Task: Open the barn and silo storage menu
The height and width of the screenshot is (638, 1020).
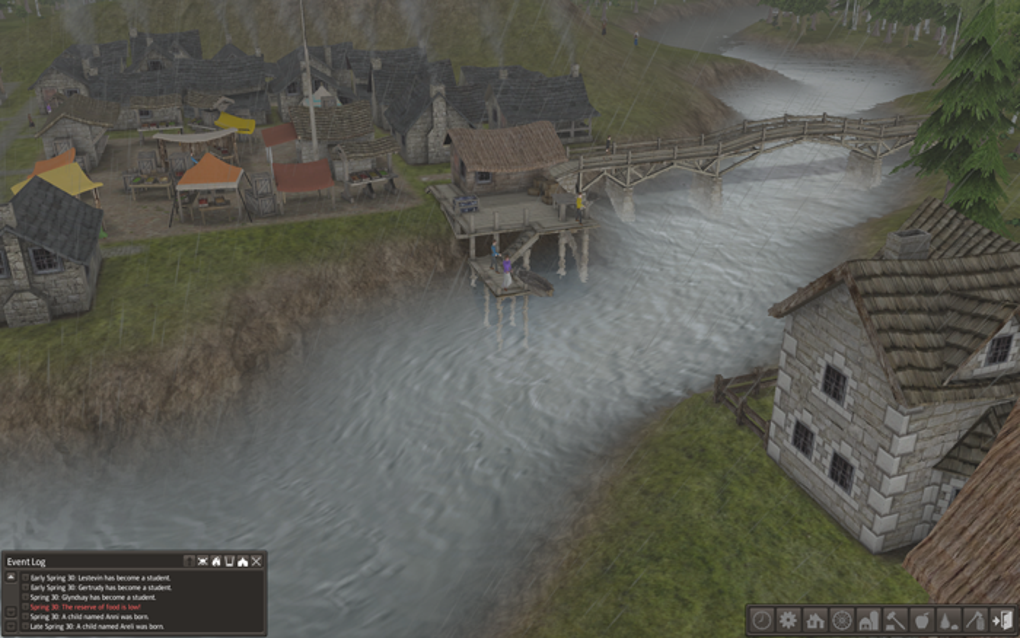Action: point(868,619)
